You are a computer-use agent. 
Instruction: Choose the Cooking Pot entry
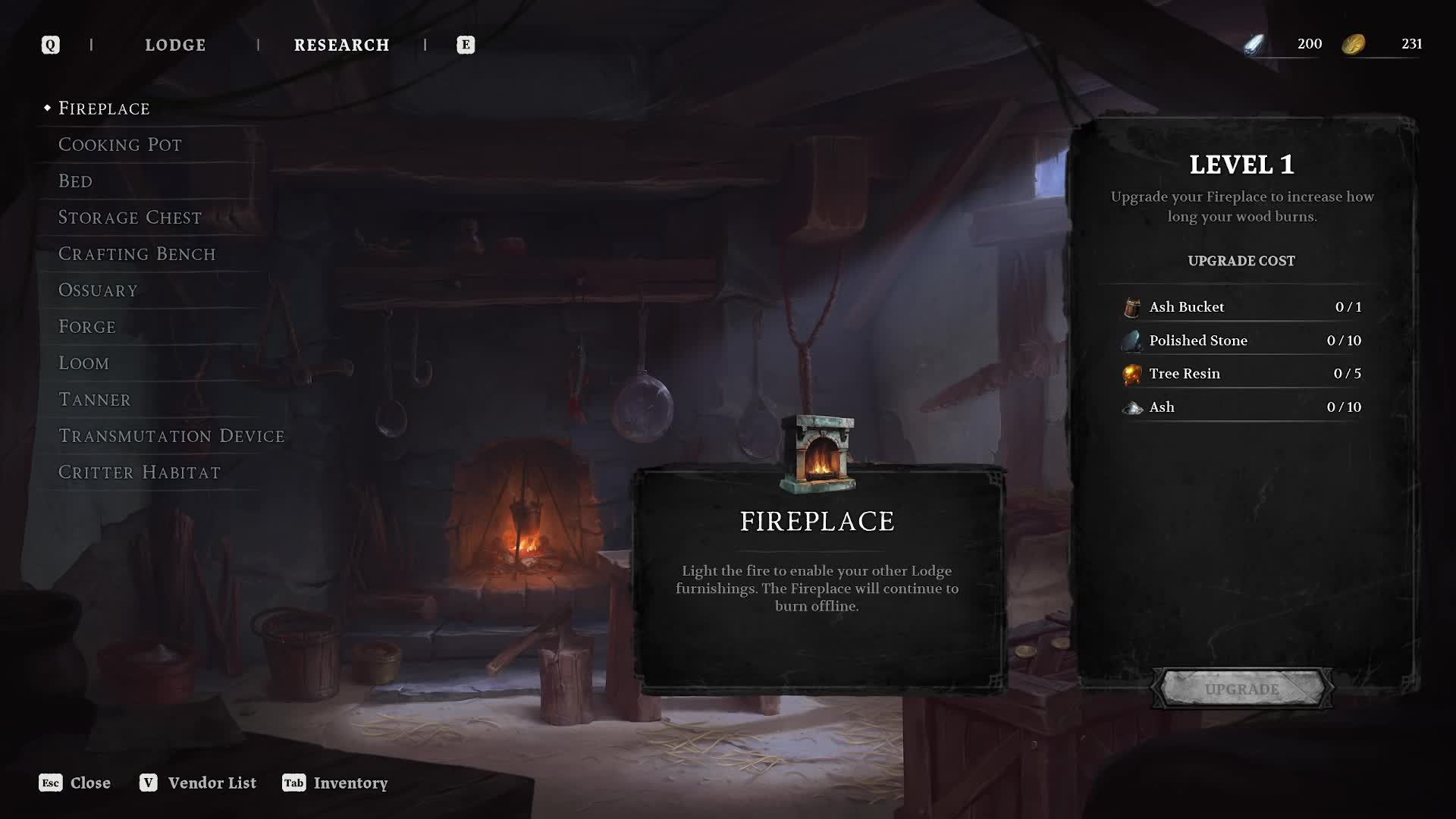pyautogui.click(x=120, y=145)
